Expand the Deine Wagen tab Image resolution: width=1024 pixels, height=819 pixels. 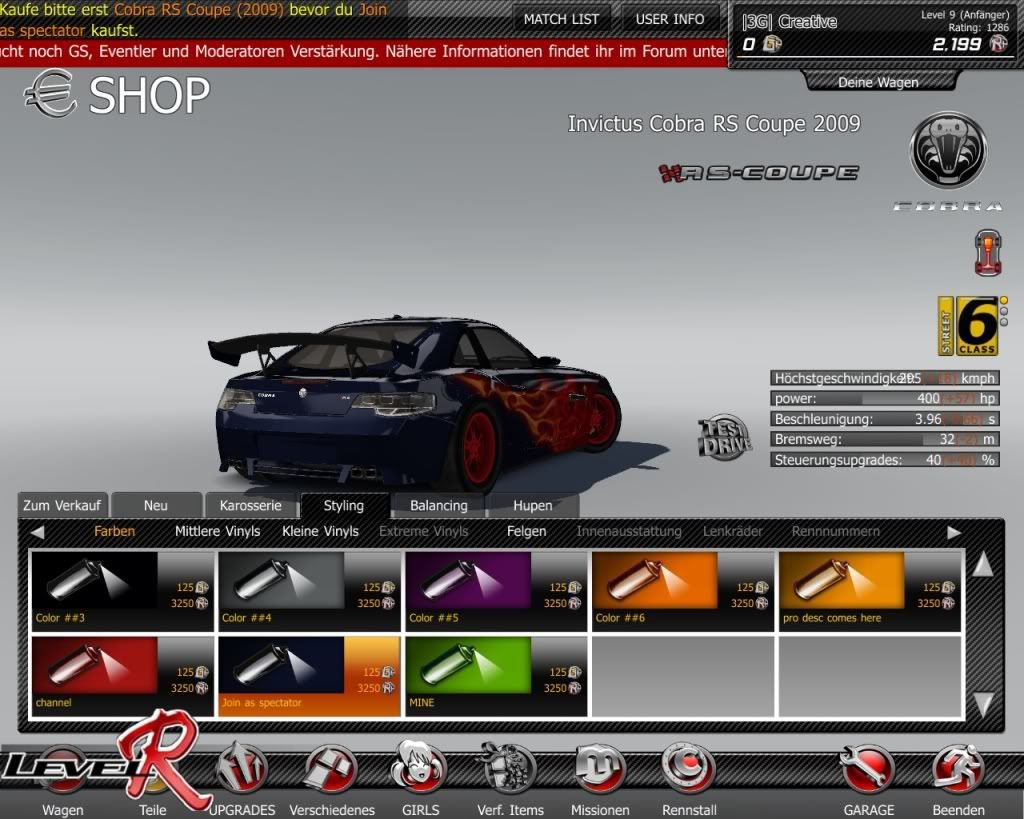point(877,82)
